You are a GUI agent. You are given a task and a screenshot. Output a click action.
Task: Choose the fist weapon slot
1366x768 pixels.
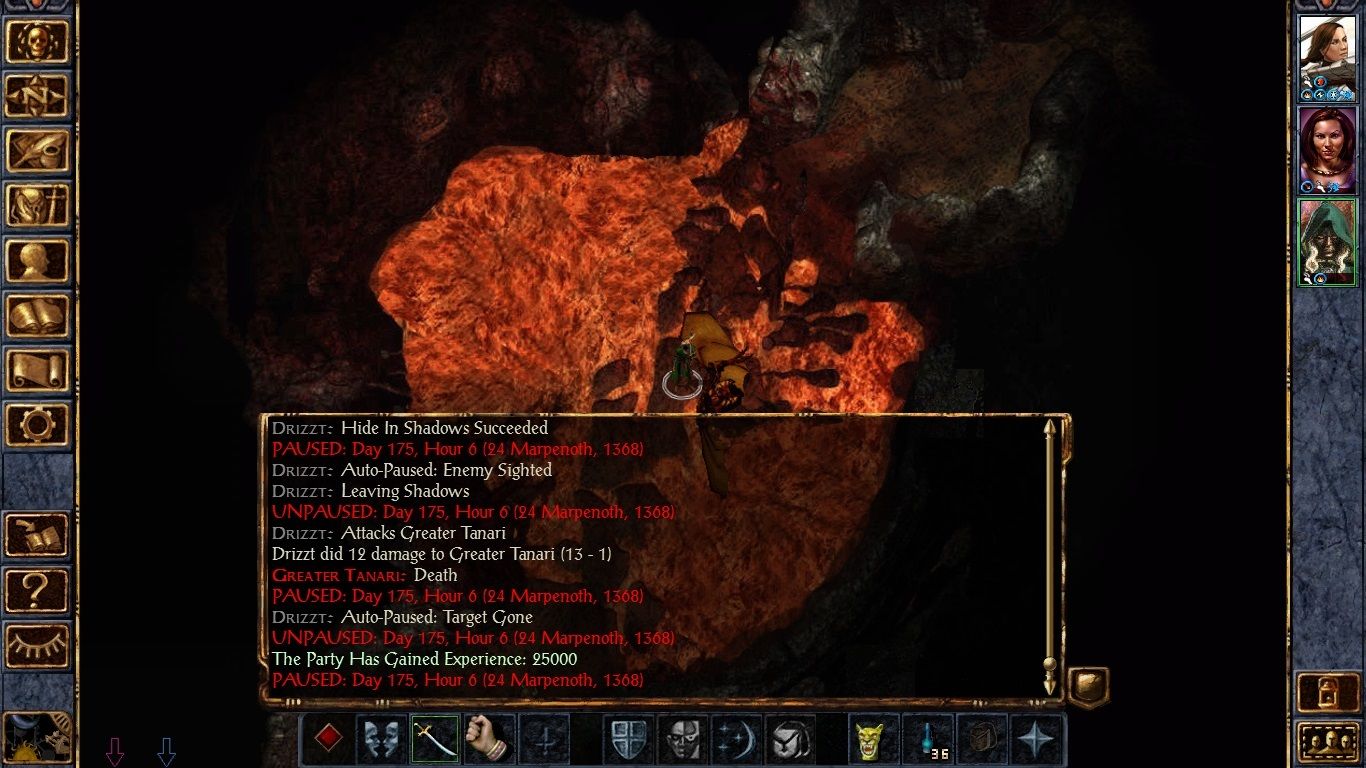coord(489,740)
